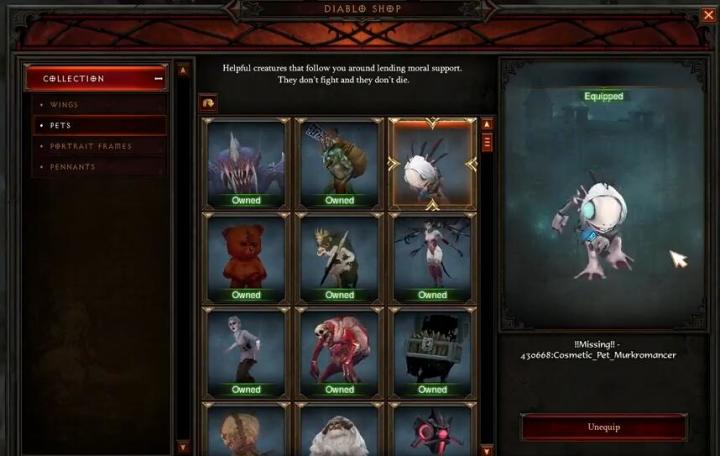Choose the red glowing-eyed dark pet
720x456 pixels.
pos(432,428)
